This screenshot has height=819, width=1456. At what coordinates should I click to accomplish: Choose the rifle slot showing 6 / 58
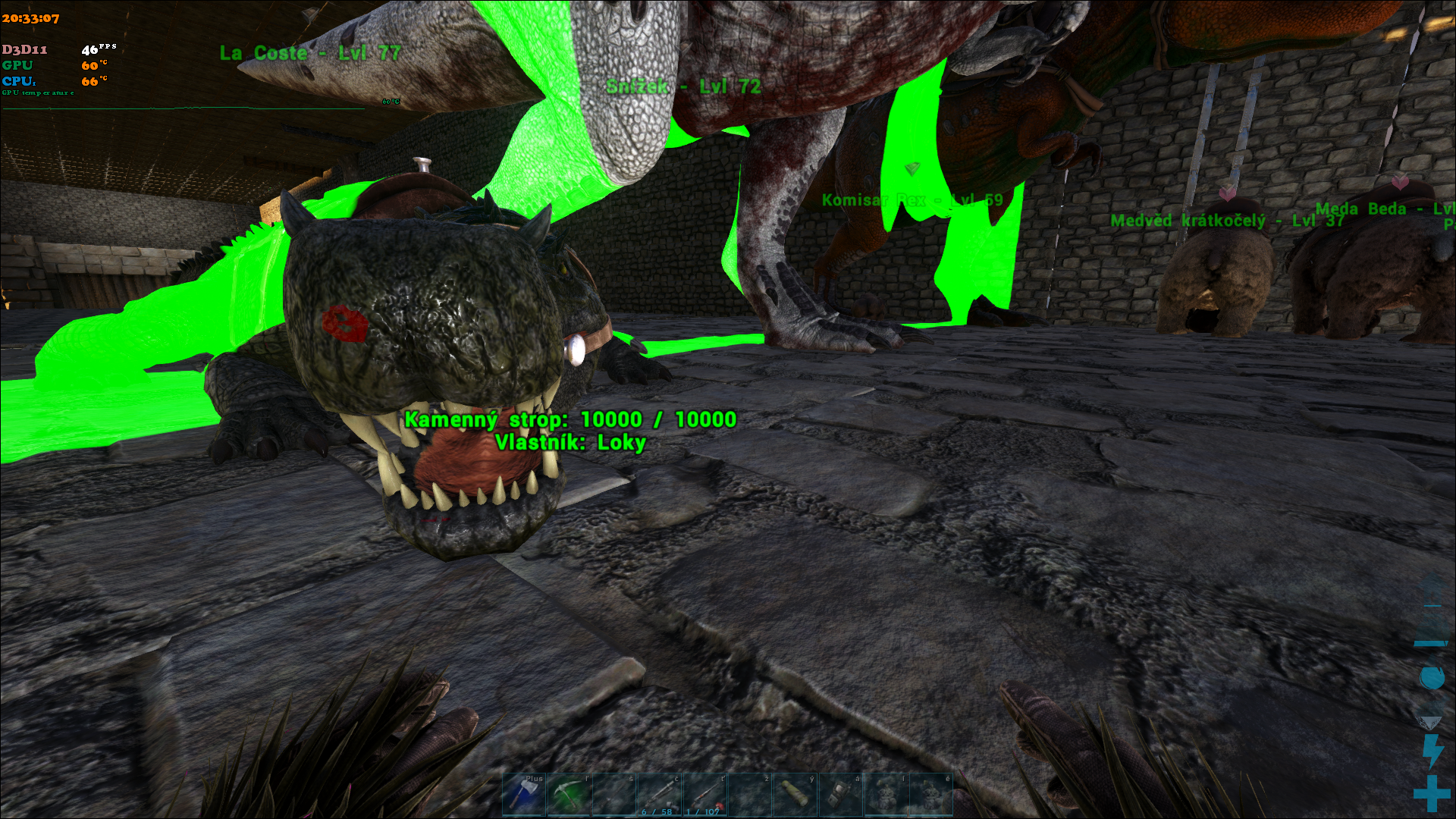[x=659, y=794]
